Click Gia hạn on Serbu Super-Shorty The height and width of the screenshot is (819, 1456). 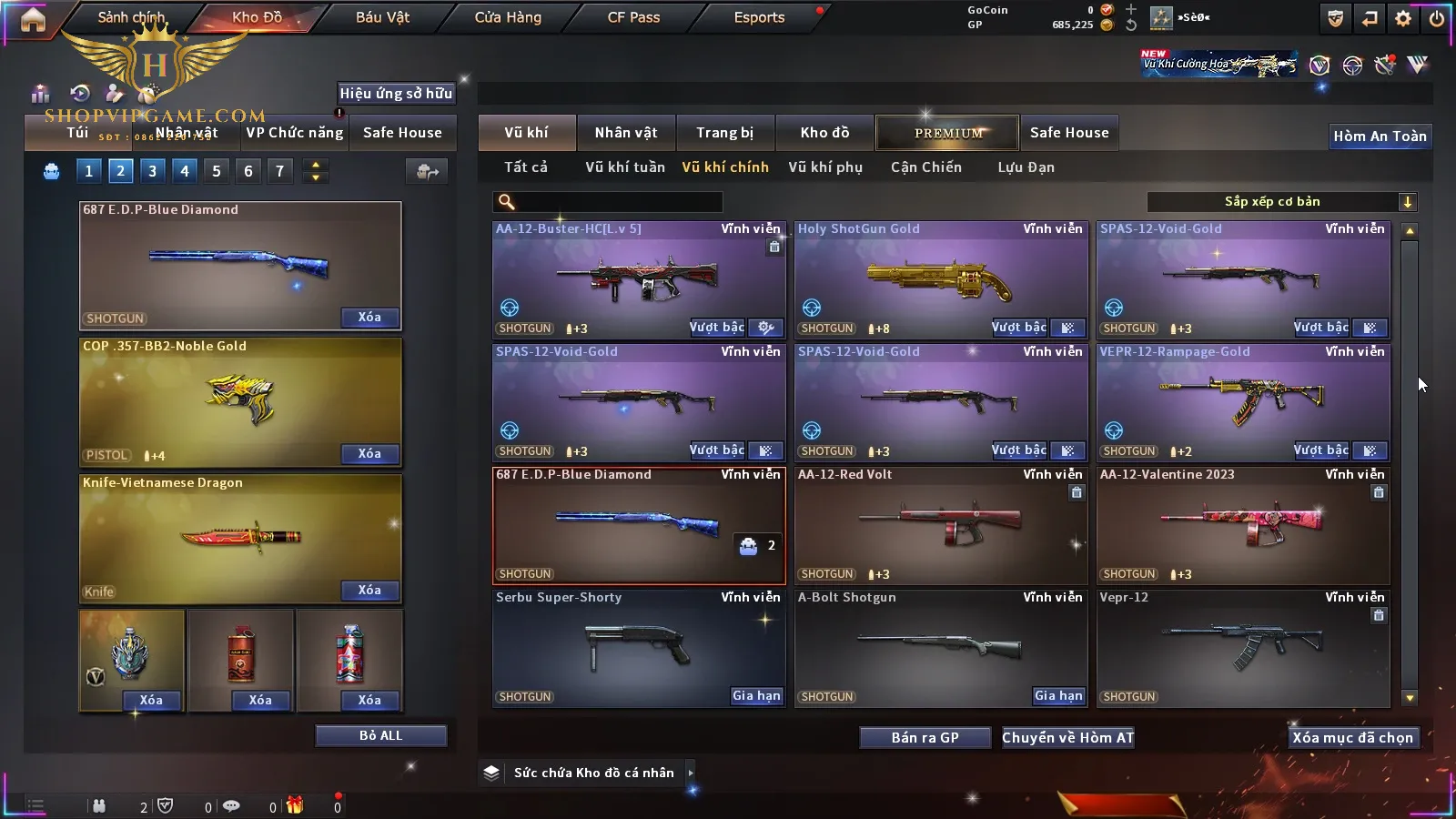756,696
